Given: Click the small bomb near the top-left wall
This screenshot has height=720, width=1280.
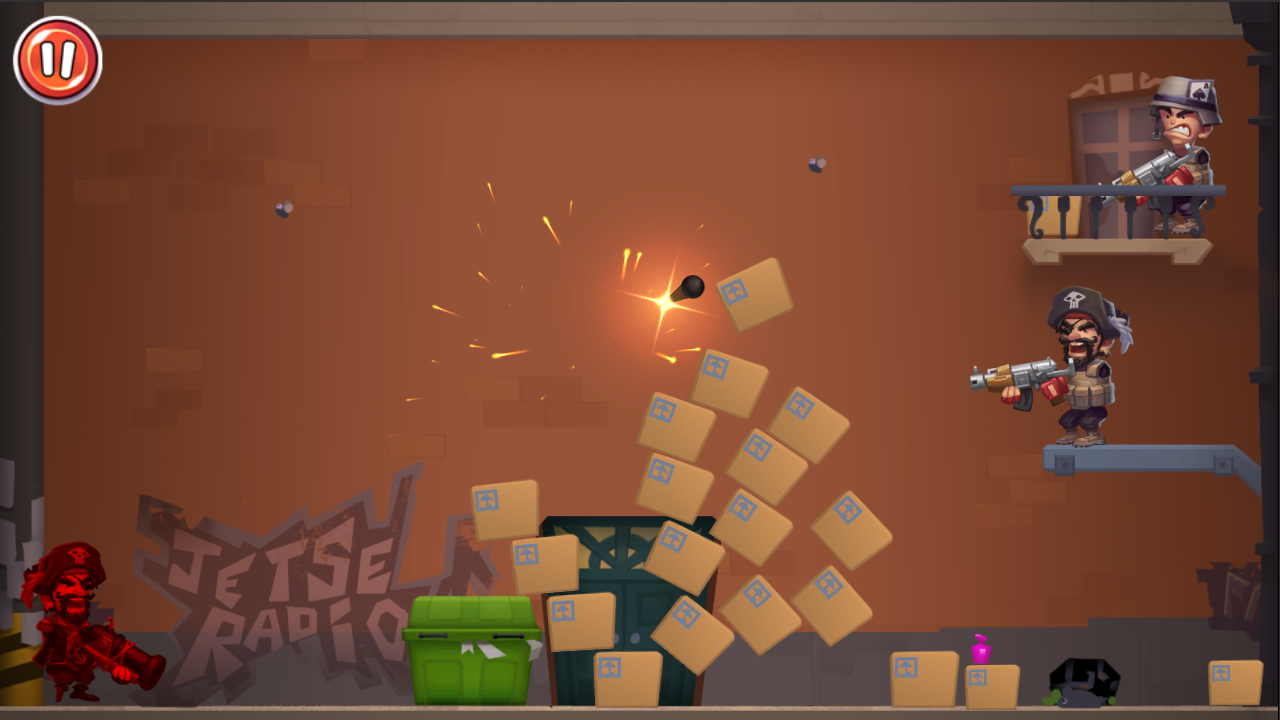Looking at the screenshot, I should [283, 211].
